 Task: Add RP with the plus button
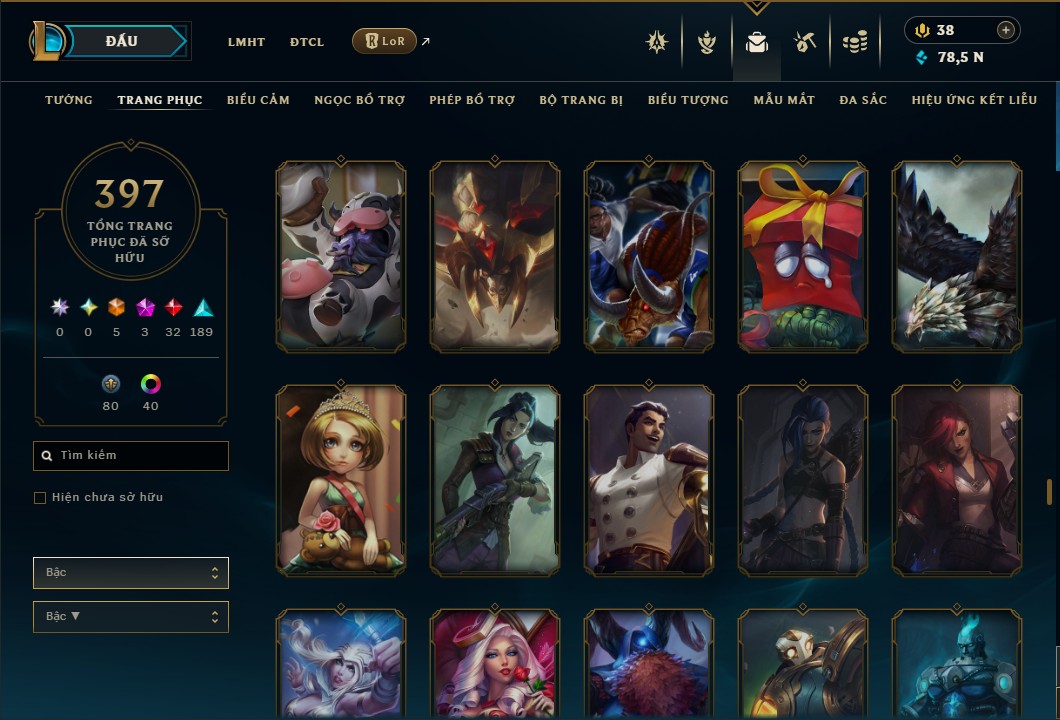(x=1006, y=30)
